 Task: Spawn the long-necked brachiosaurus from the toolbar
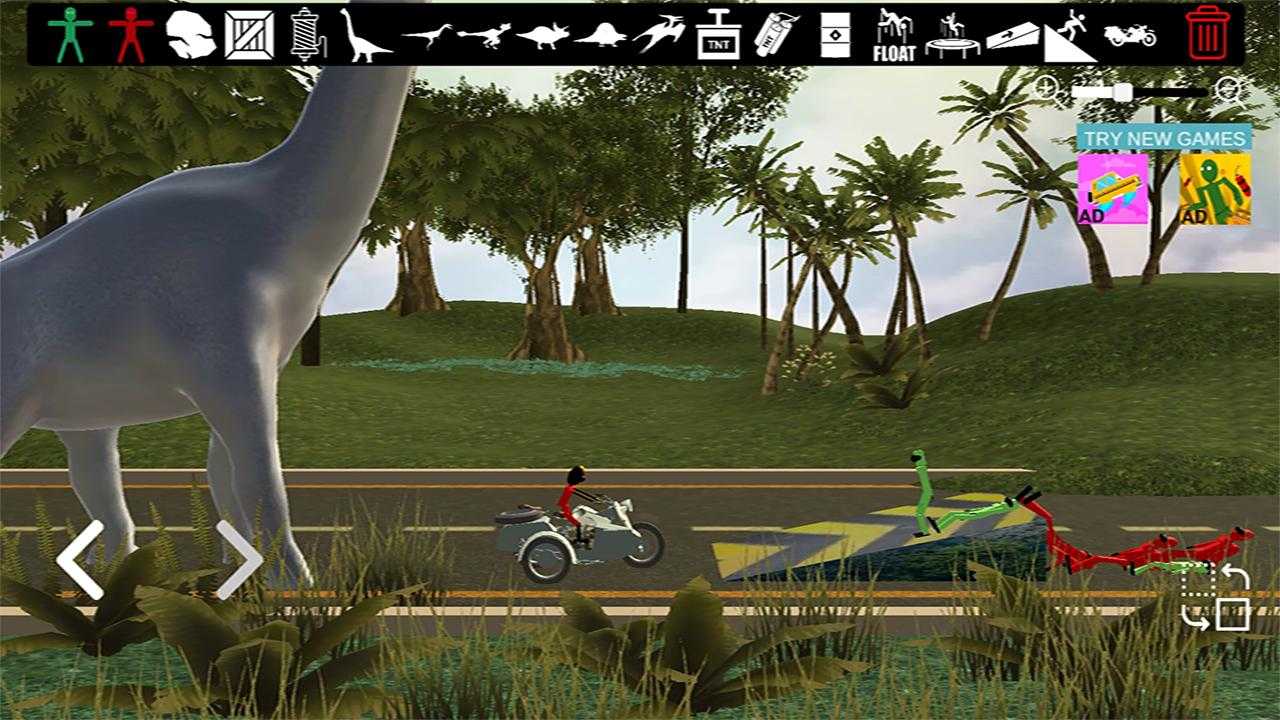[364, 34]
